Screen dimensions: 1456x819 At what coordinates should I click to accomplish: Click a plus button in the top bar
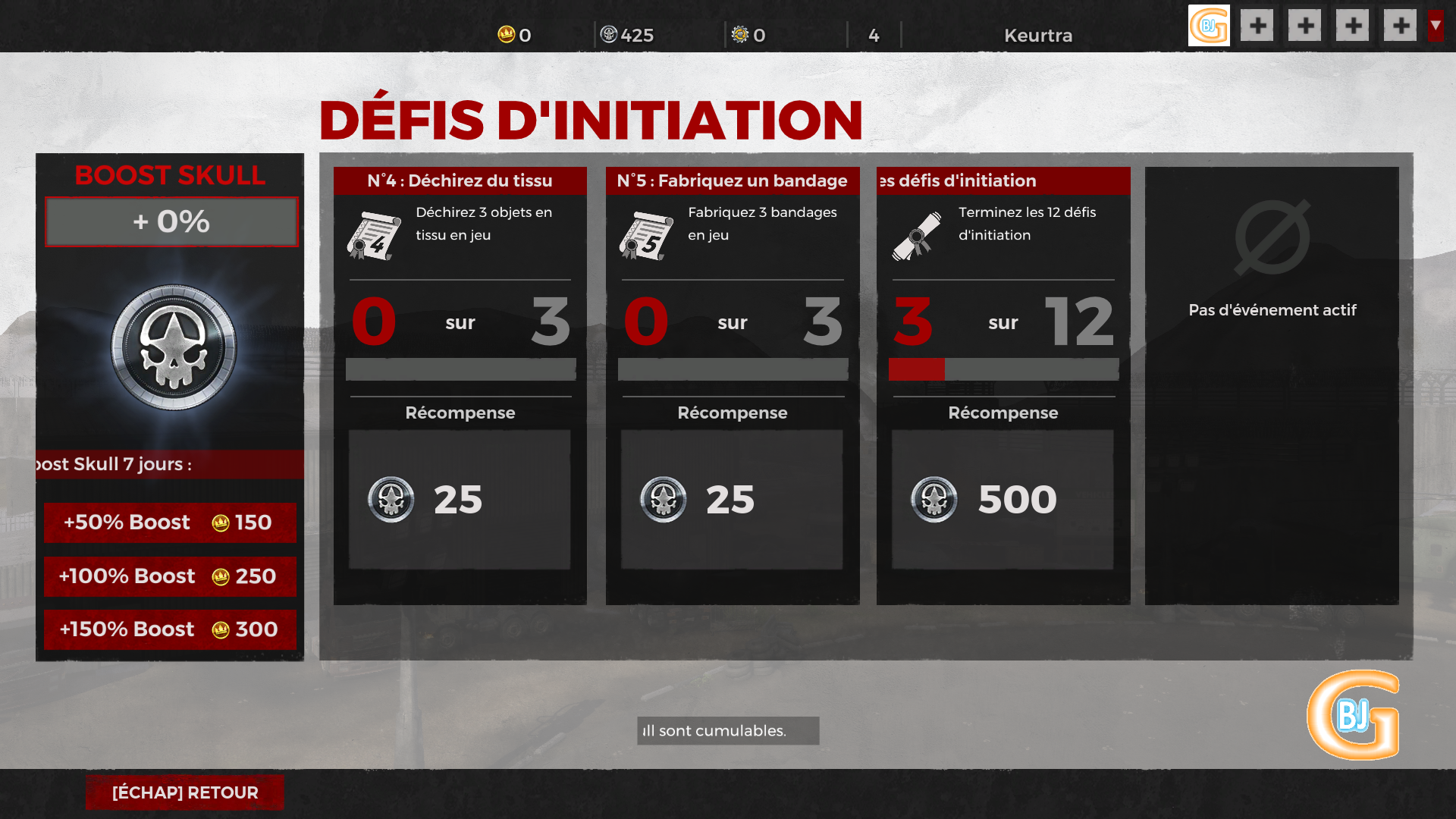pos(1257,25)
